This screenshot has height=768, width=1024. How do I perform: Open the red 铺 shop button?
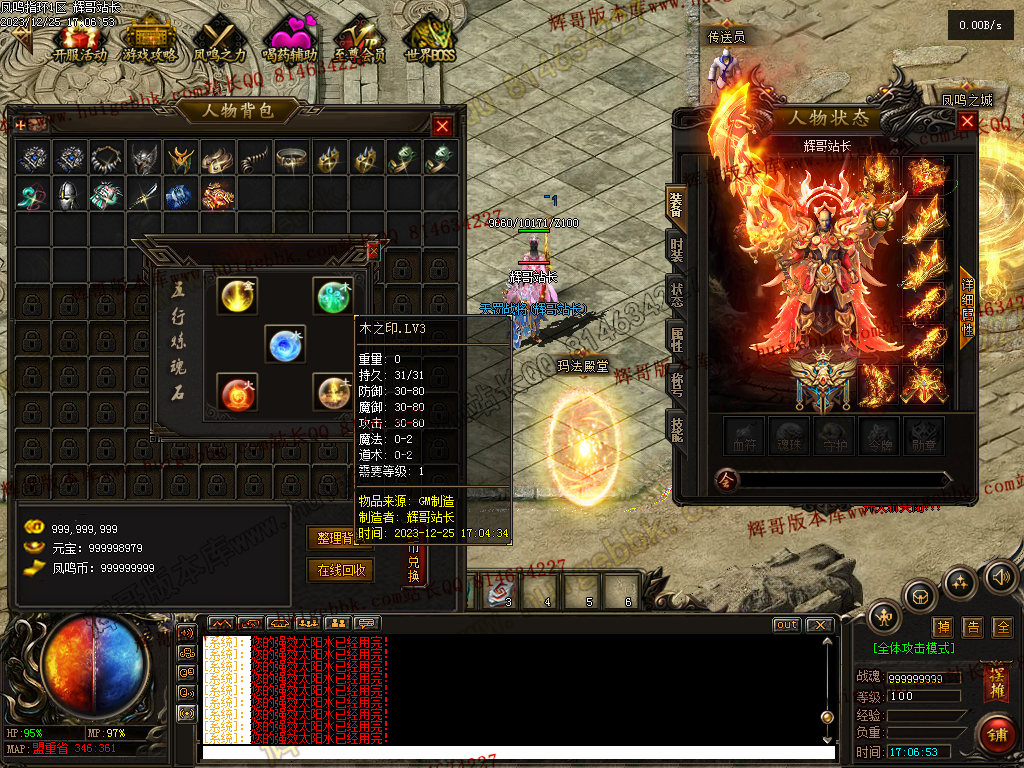(x=995, y=735)
